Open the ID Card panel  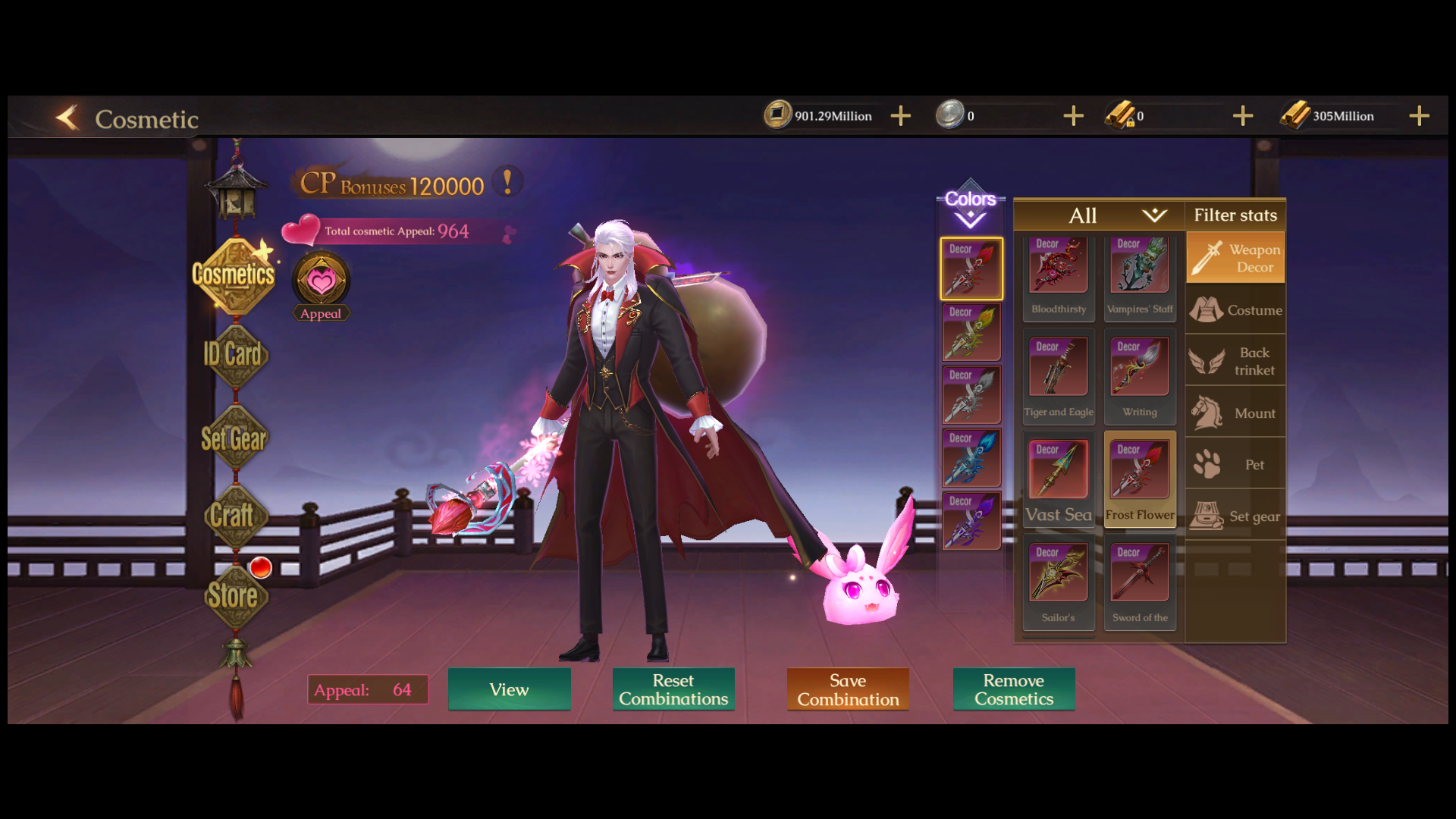coord(234,355)
